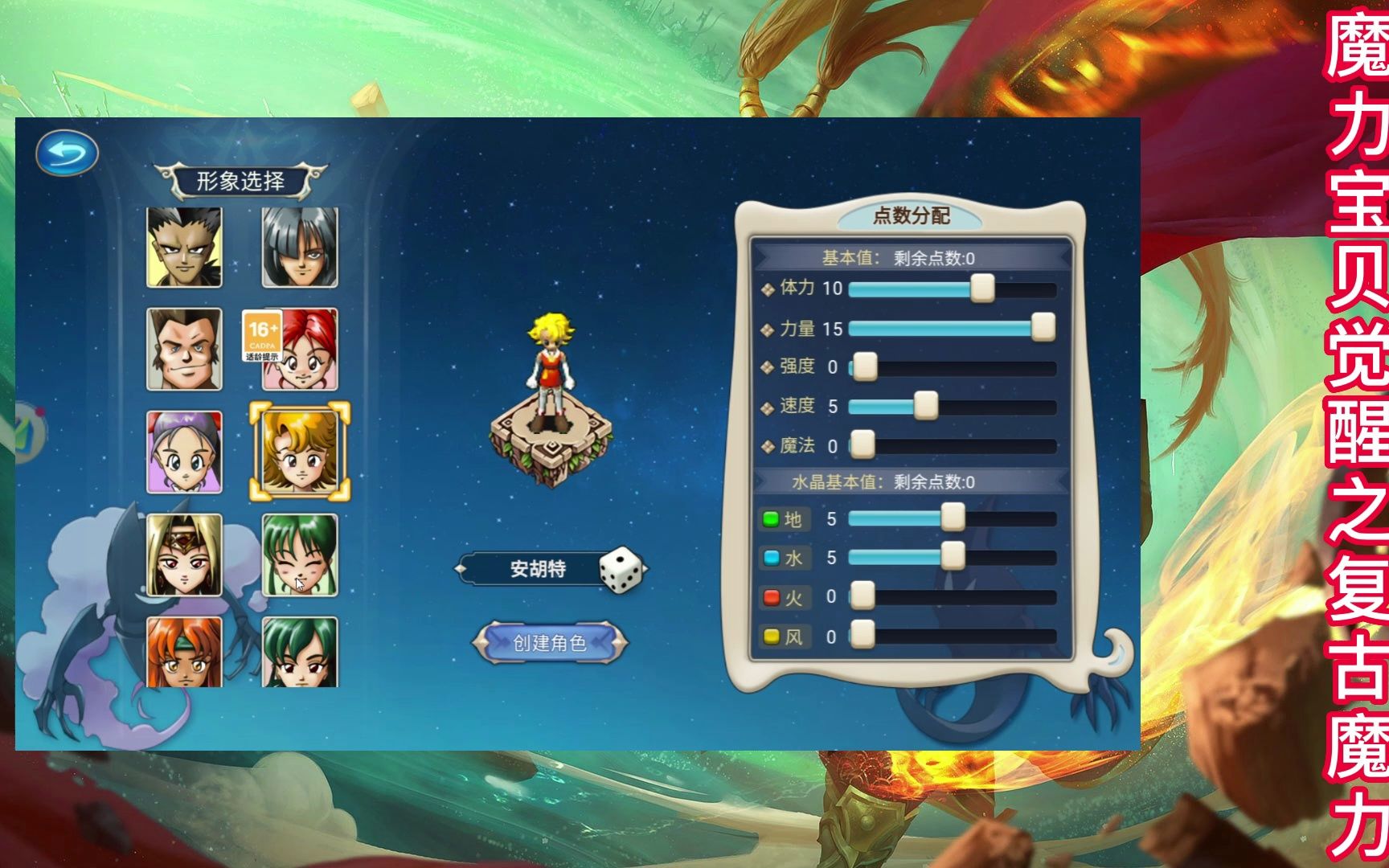Set the 强度 toughness slider
The height and width of the screenshot is (868, 1389).
click(865, 367)
